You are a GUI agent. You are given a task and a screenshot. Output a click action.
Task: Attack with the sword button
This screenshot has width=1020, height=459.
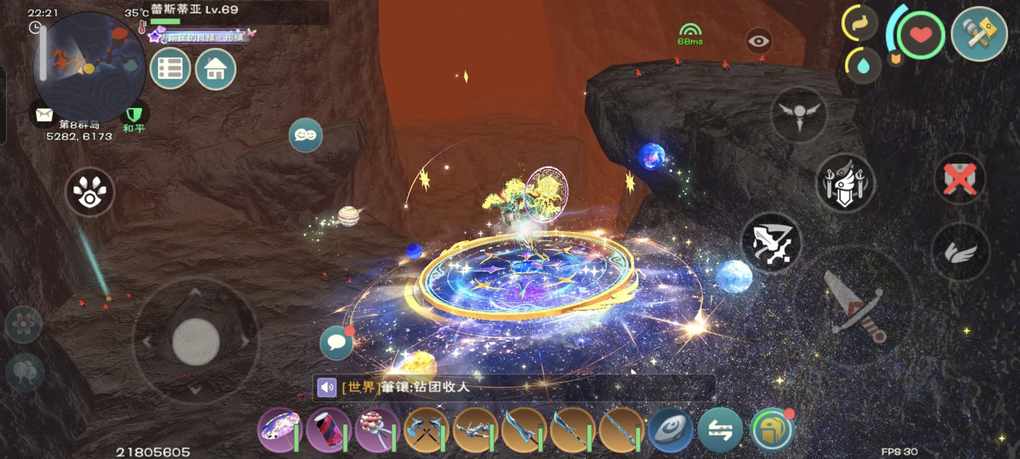click(x=853, y=305)
